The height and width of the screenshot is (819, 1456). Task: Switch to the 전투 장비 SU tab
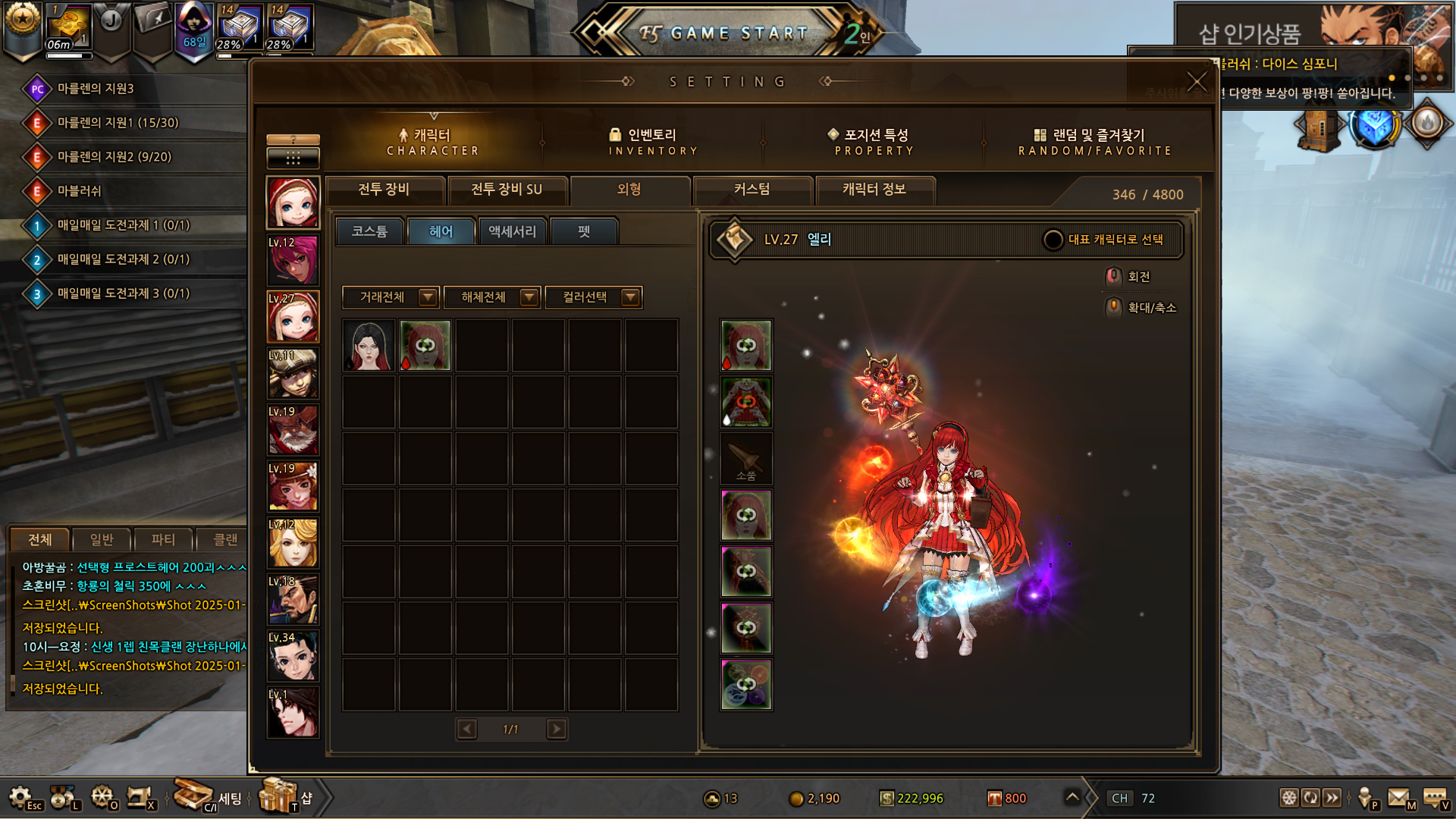click(507, 190)
